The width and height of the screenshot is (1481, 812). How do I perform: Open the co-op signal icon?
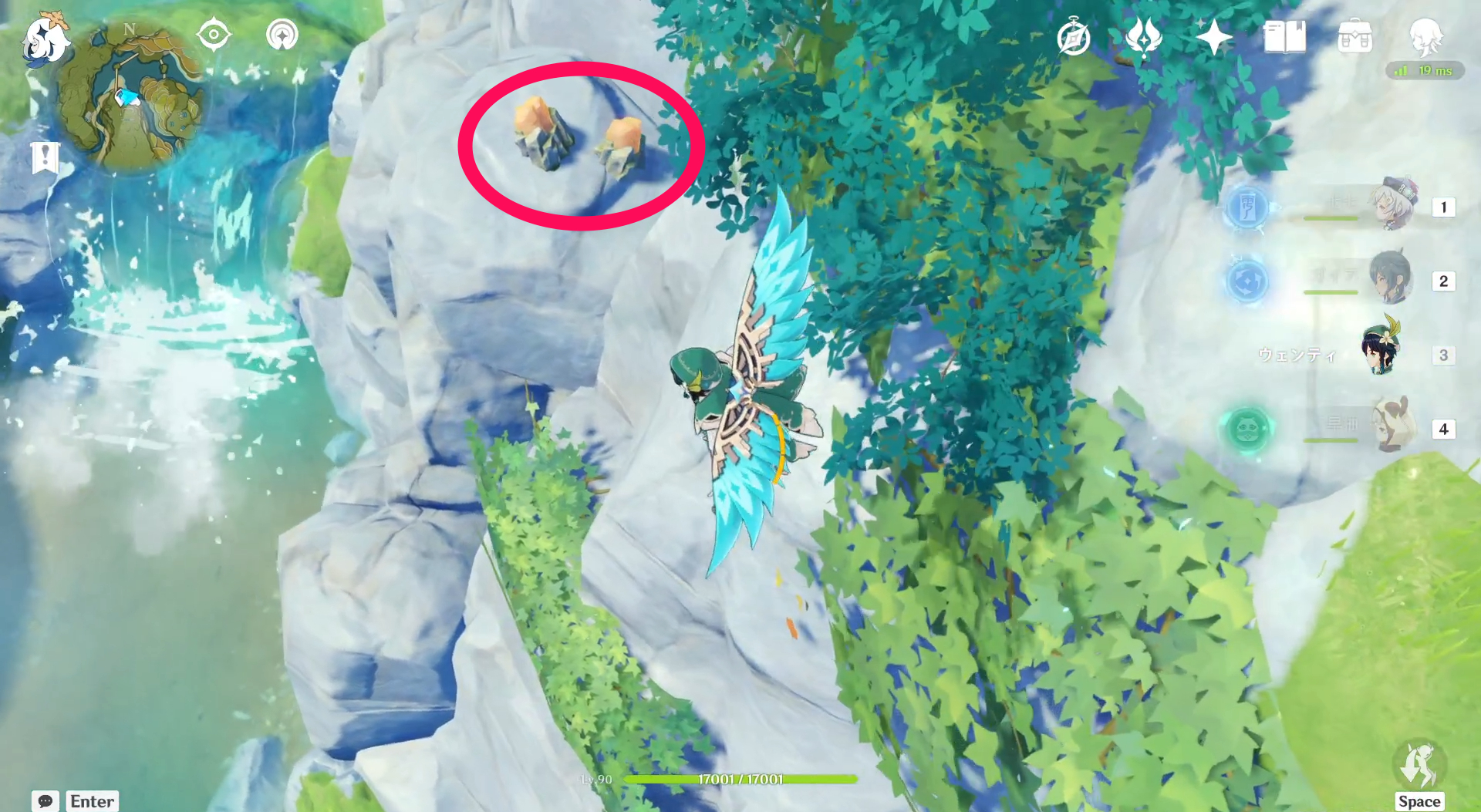(282, 35)
